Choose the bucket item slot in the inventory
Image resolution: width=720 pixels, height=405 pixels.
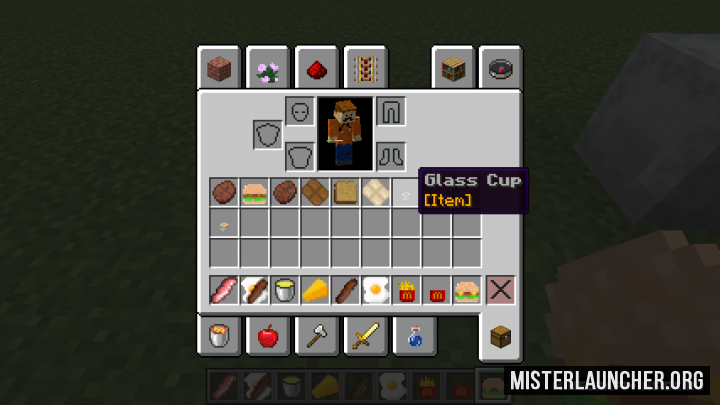point(286,291)
